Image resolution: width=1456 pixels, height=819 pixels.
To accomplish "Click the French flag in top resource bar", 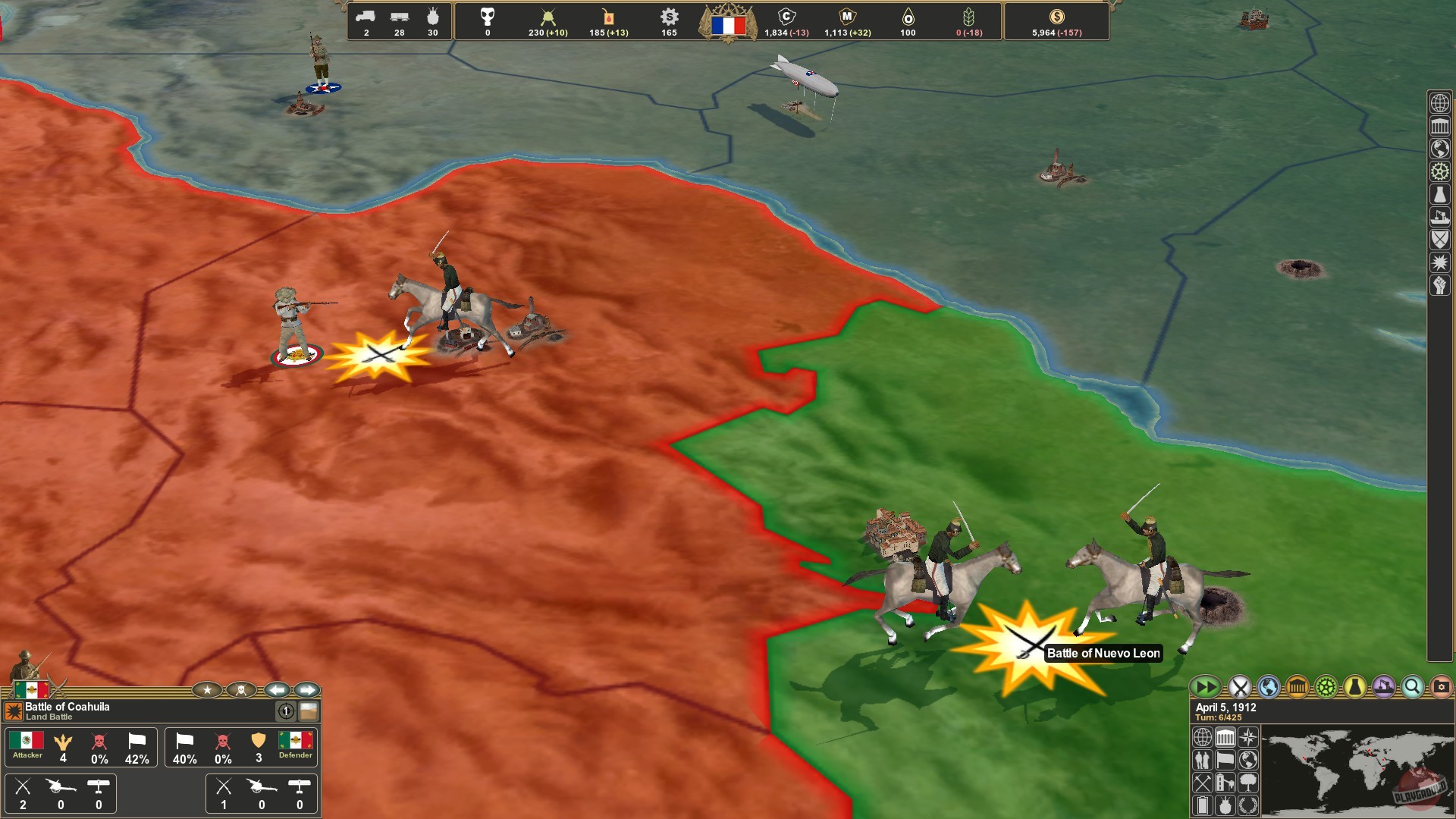I will coord(730,24).
